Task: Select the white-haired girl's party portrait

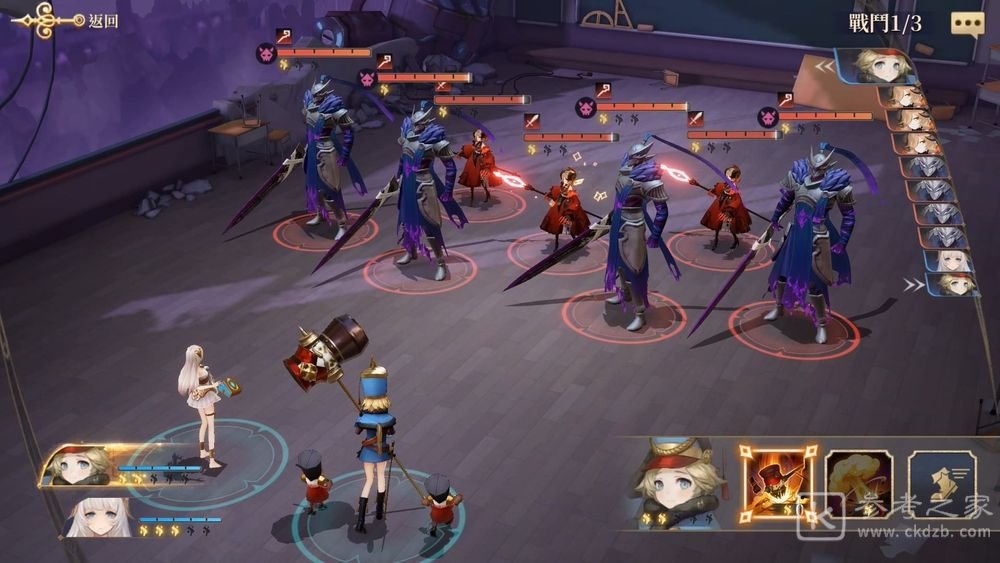Action: point(100,517)
